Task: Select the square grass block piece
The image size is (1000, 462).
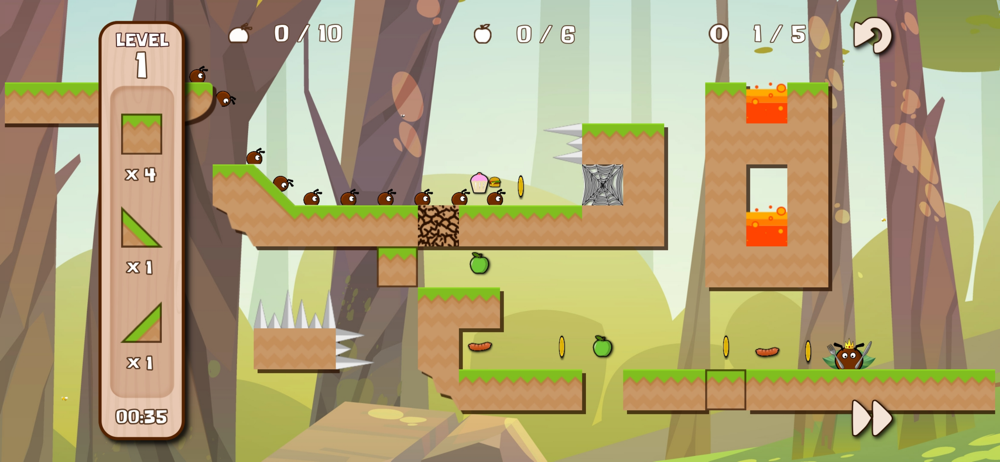Action: point(141,134)
